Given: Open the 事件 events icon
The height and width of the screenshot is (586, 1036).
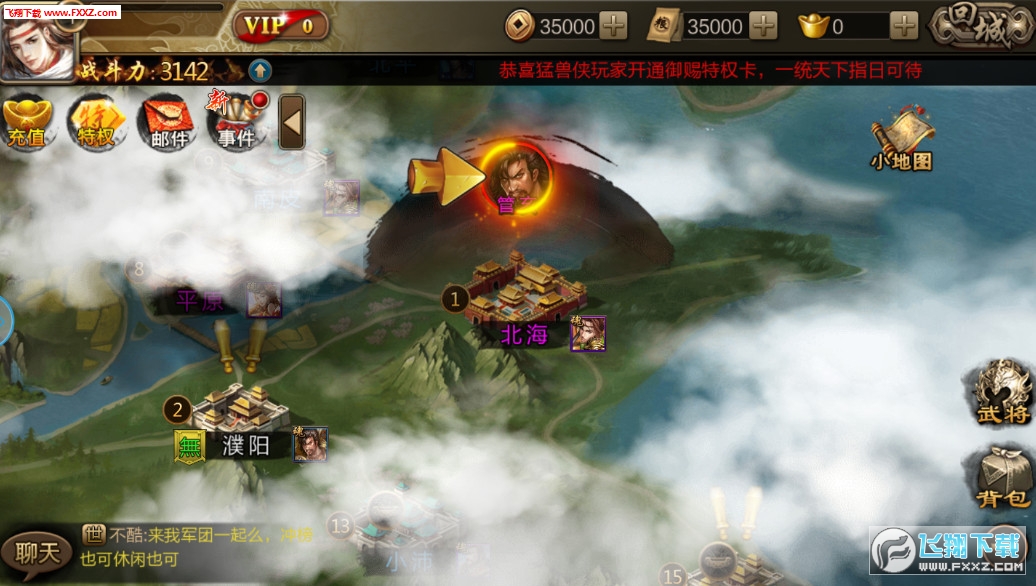Looking at the screenshot, I should [x=237, y=123].
